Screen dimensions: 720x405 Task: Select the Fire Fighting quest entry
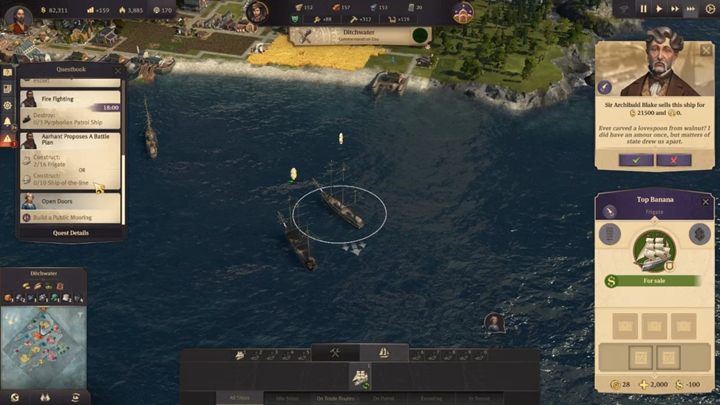click(70, 100)
